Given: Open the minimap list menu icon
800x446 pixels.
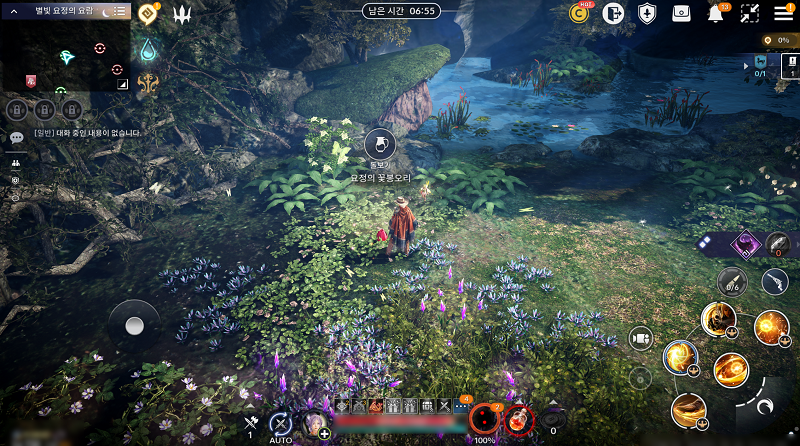Looking at the screenshot, I should pos(119,10).
